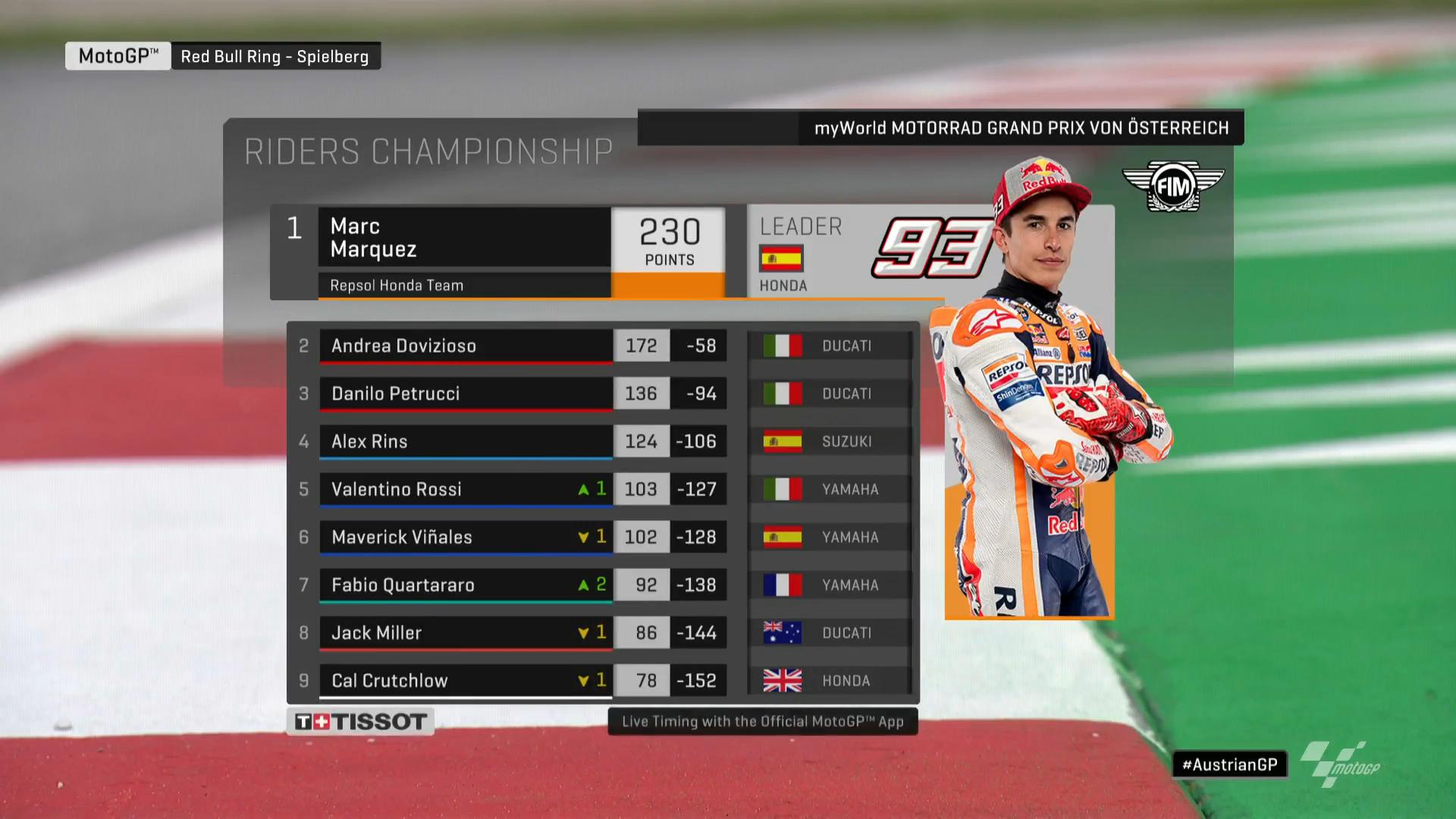This screenshot has height=819, width=1456.
Task: Choose Jack Miller row
Action: click(x=465, y=632)
